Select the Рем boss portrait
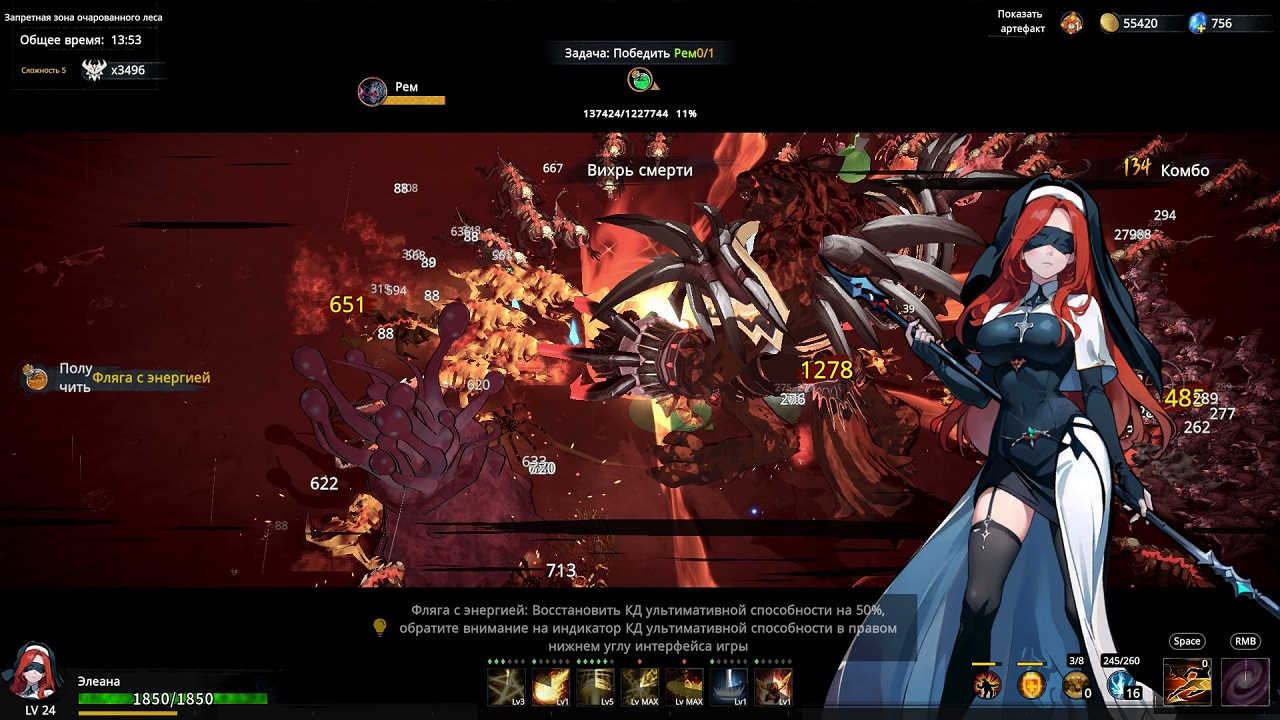 tap(373, 92)
